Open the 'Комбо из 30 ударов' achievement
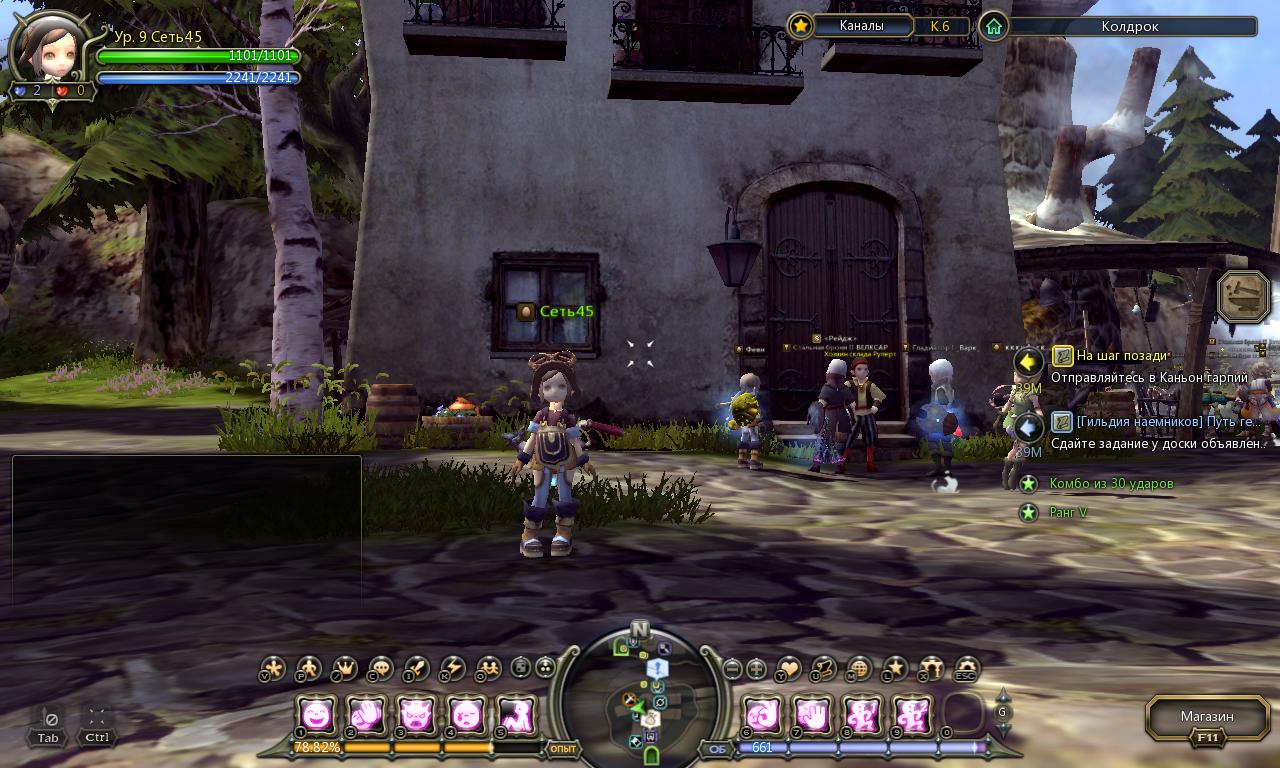The image size is (1280, 768). (1111, 484)
